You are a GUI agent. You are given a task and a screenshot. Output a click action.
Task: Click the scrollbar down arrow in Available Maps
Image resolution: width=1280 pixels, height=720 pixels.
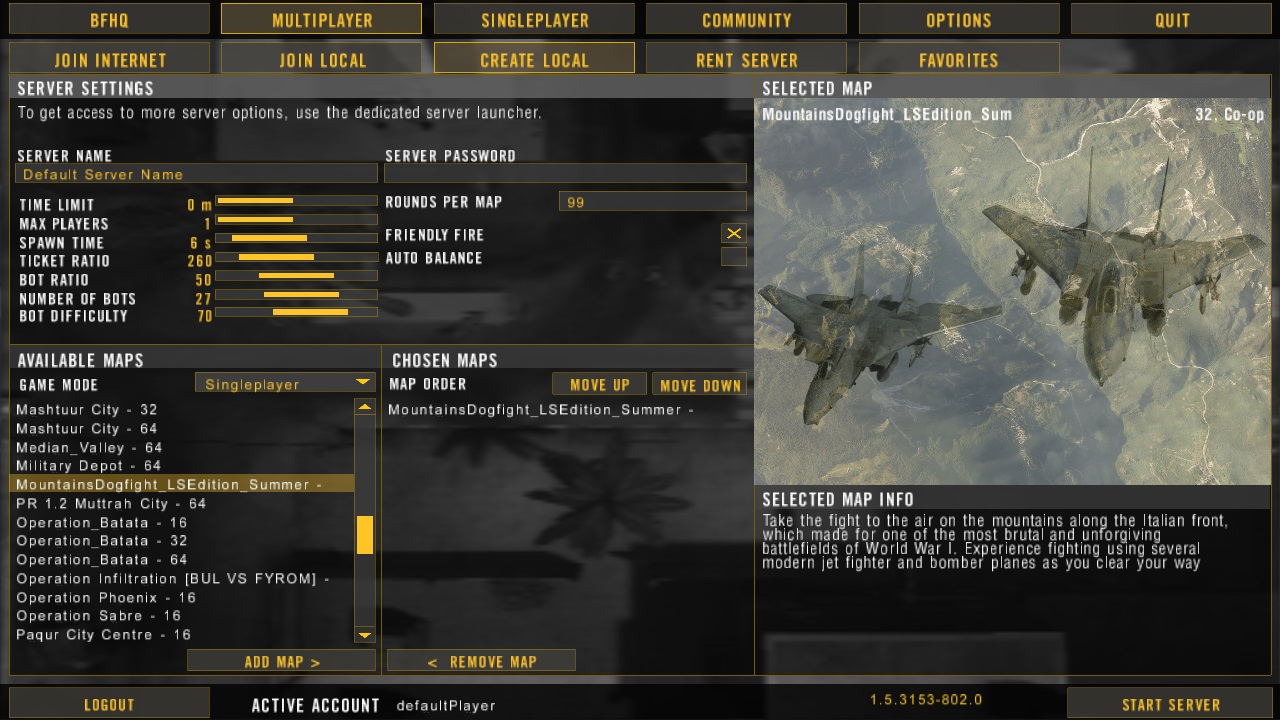click(x=364, y=634)
